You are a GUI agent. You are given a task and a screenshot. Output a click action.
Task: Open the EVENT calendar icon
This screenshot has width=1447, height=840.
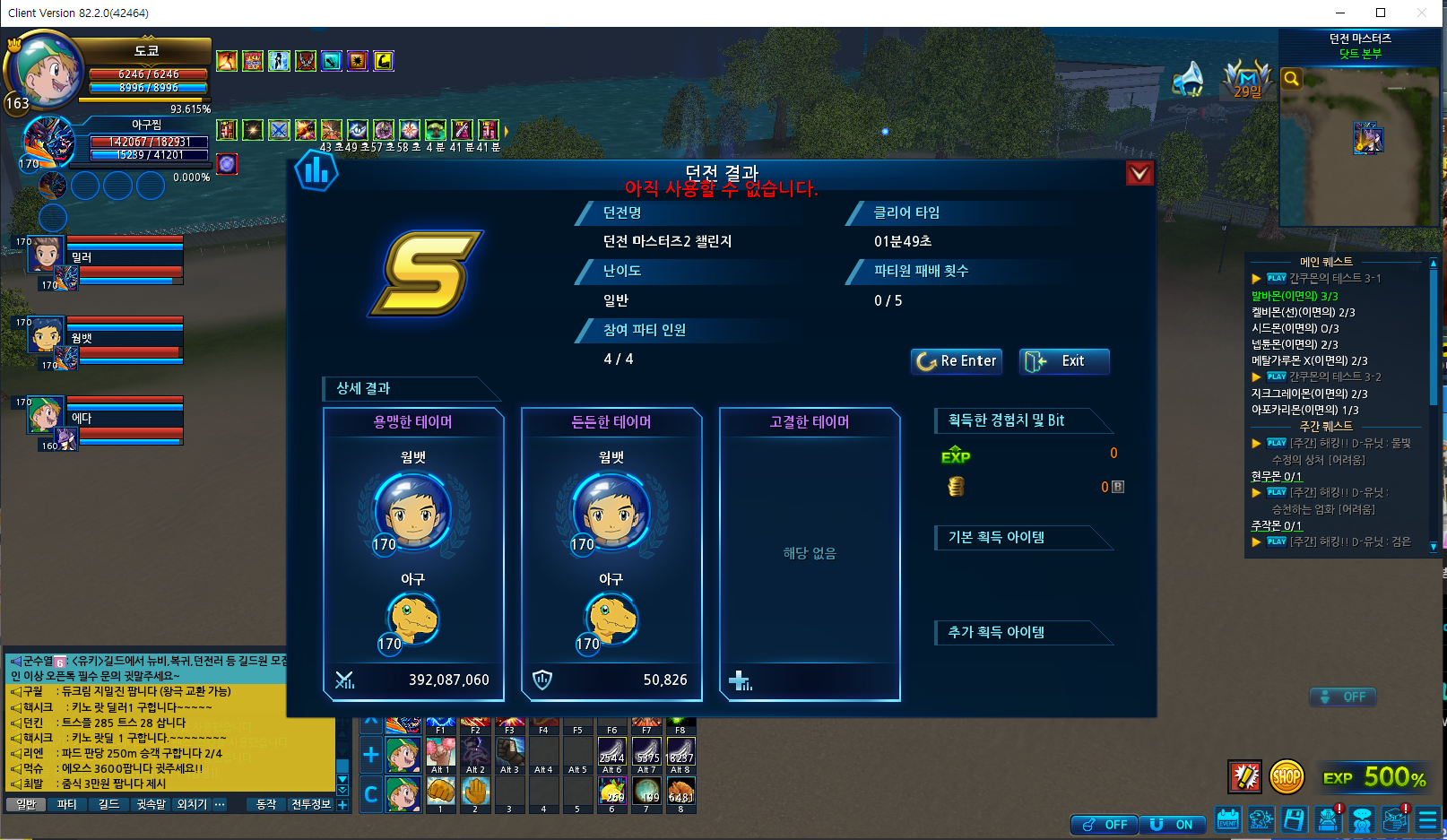coord(1227,819)
